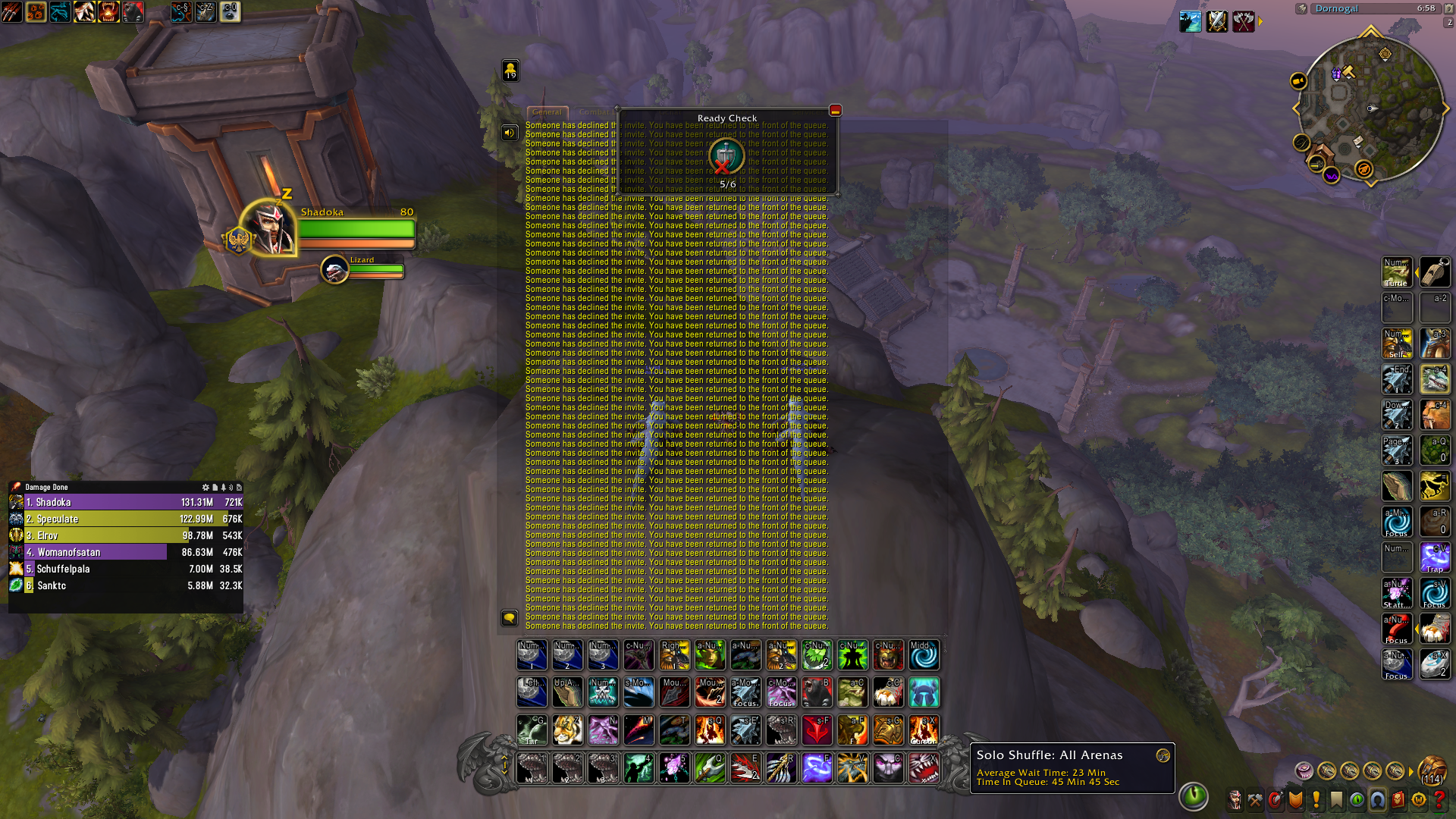Open the social panel showing 19 friends
This screenshot has width=1456, height=819.
[x=510, y=71]
